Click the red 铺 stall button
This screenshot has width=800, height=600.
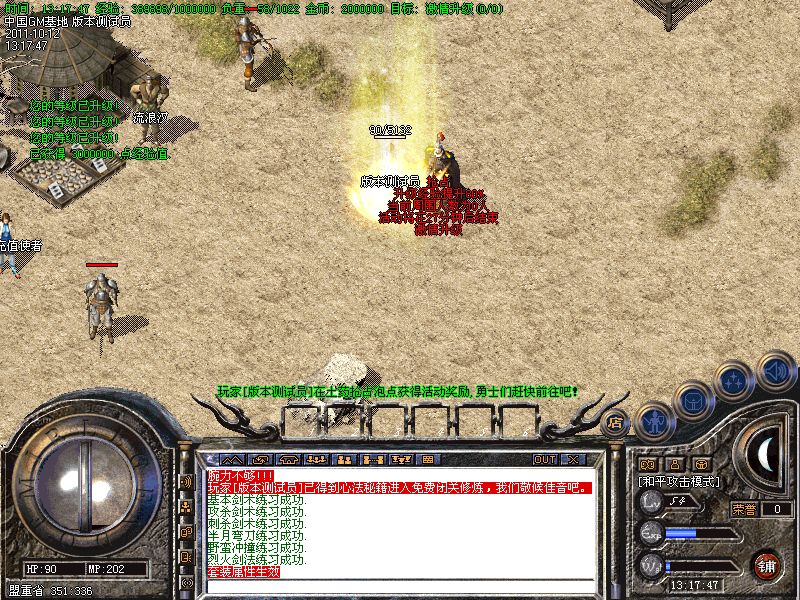coord(767,564)
